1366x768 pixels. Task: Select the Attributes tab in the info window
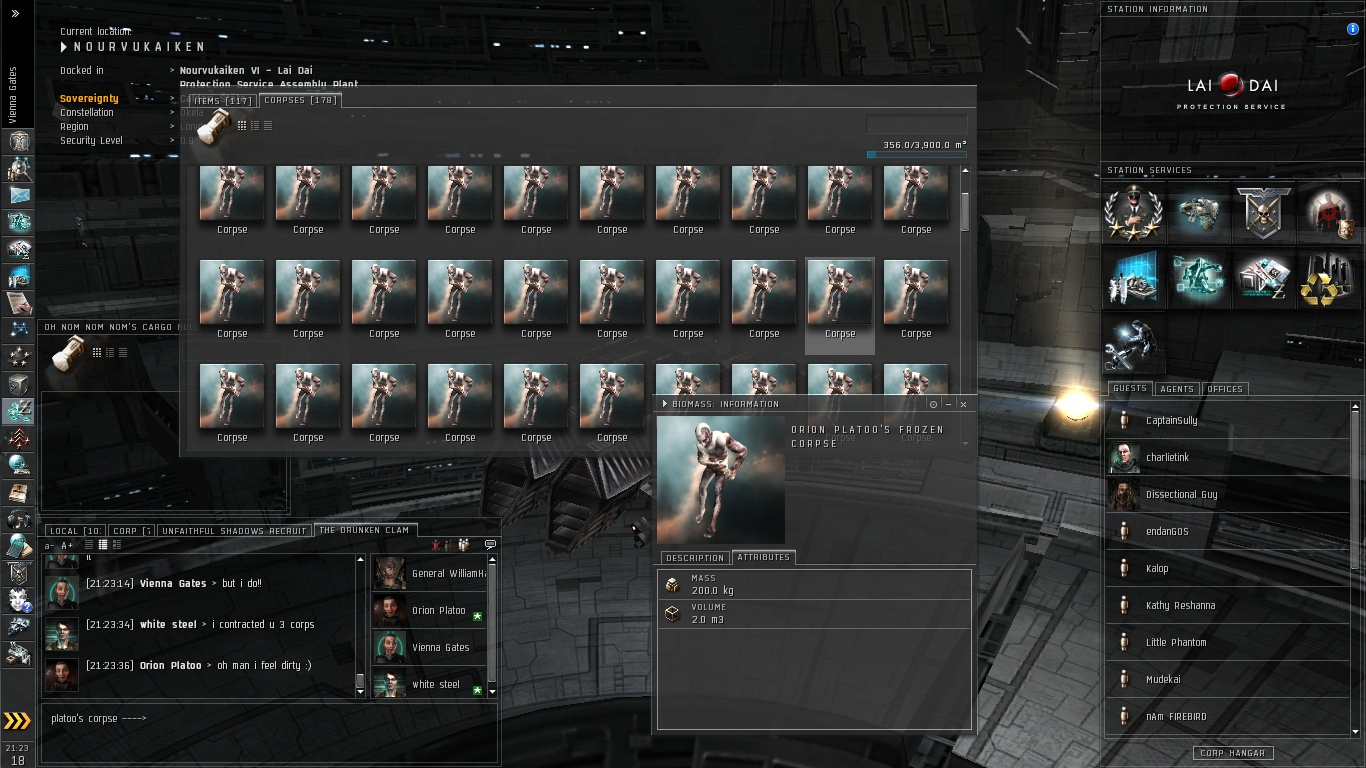pos(763,557)
